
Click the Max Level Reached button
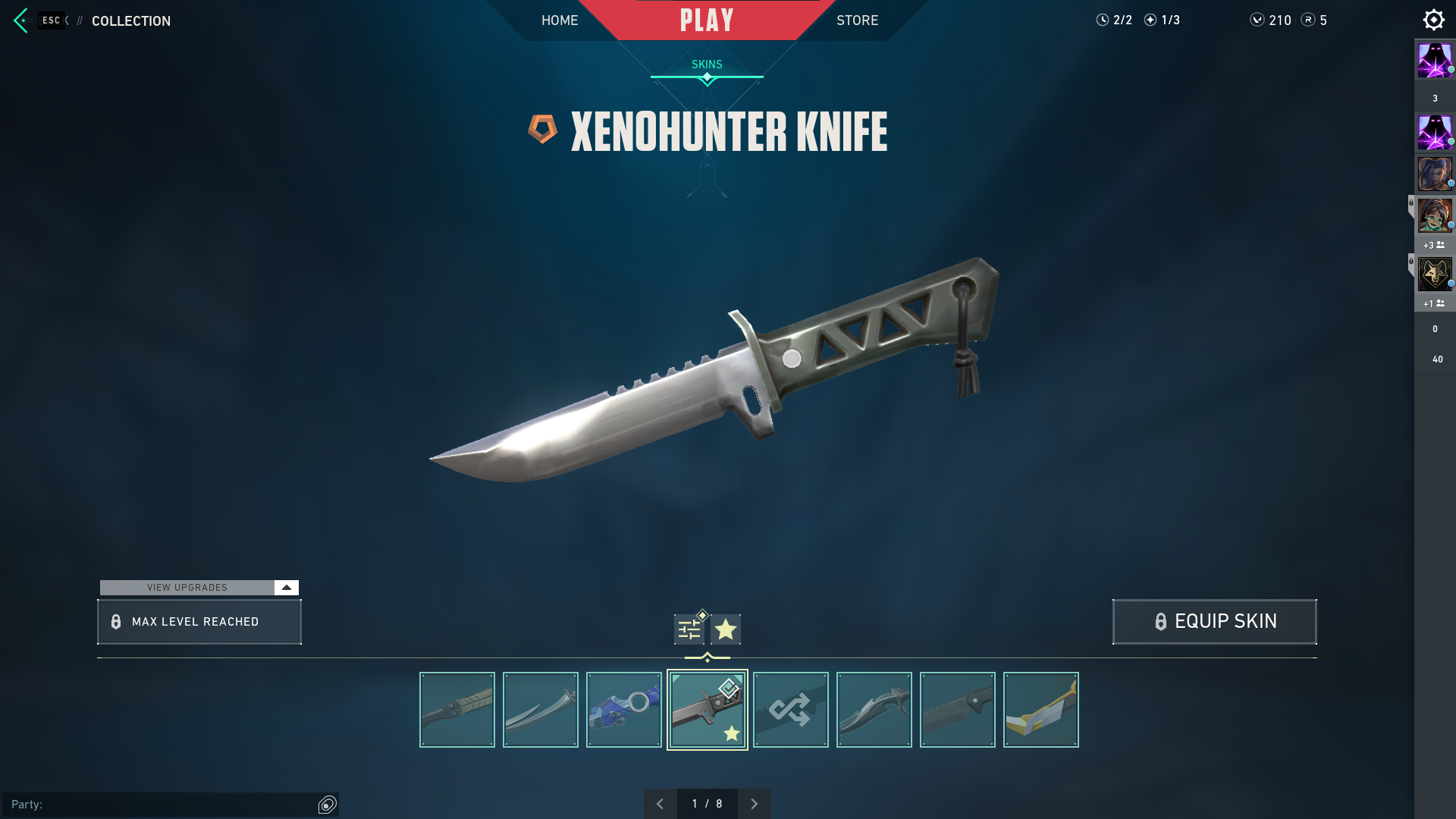click(199, 621)
